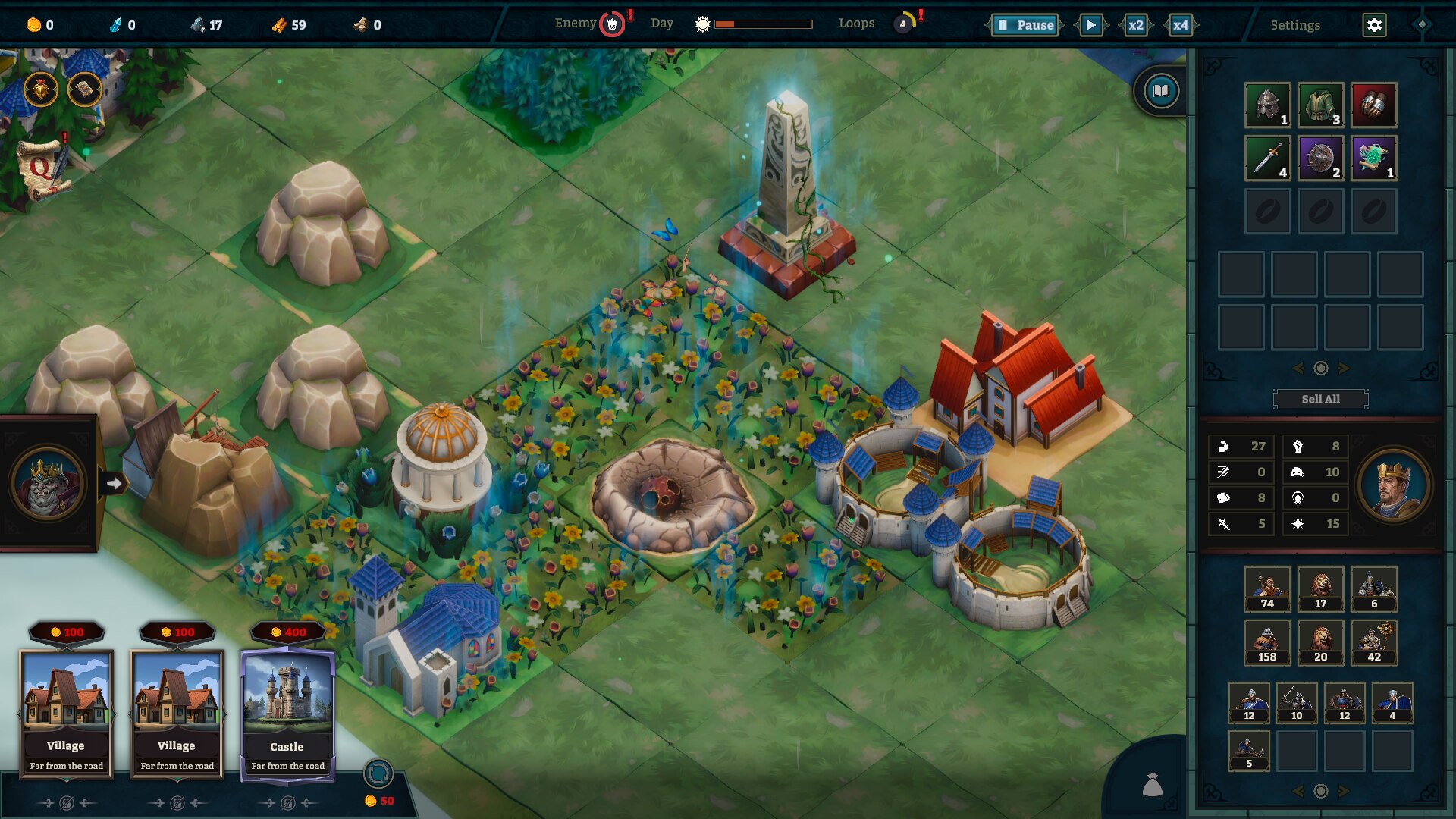Viewport: 1456px width, 819px height.
Task: Pause the game
Action: (x=1025, y=25)
